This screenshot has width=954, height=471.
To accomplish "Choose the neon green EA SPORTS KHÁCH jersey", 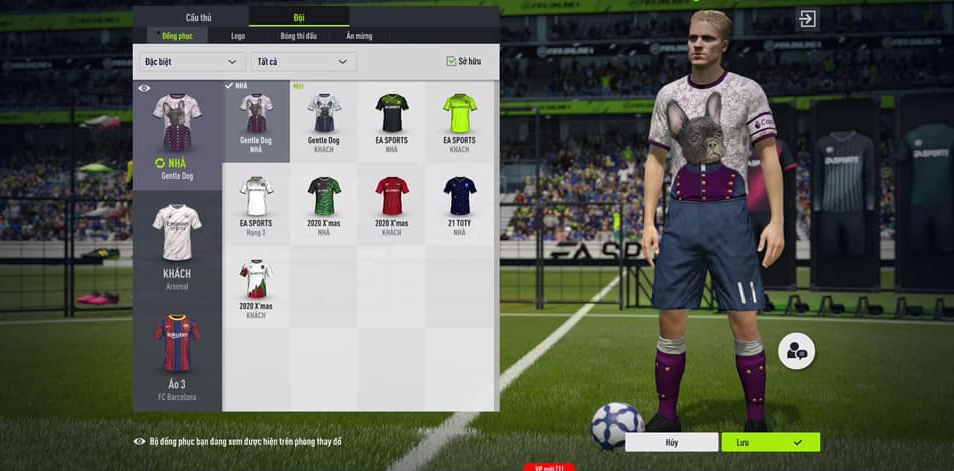I will click(x=459, y=122).
